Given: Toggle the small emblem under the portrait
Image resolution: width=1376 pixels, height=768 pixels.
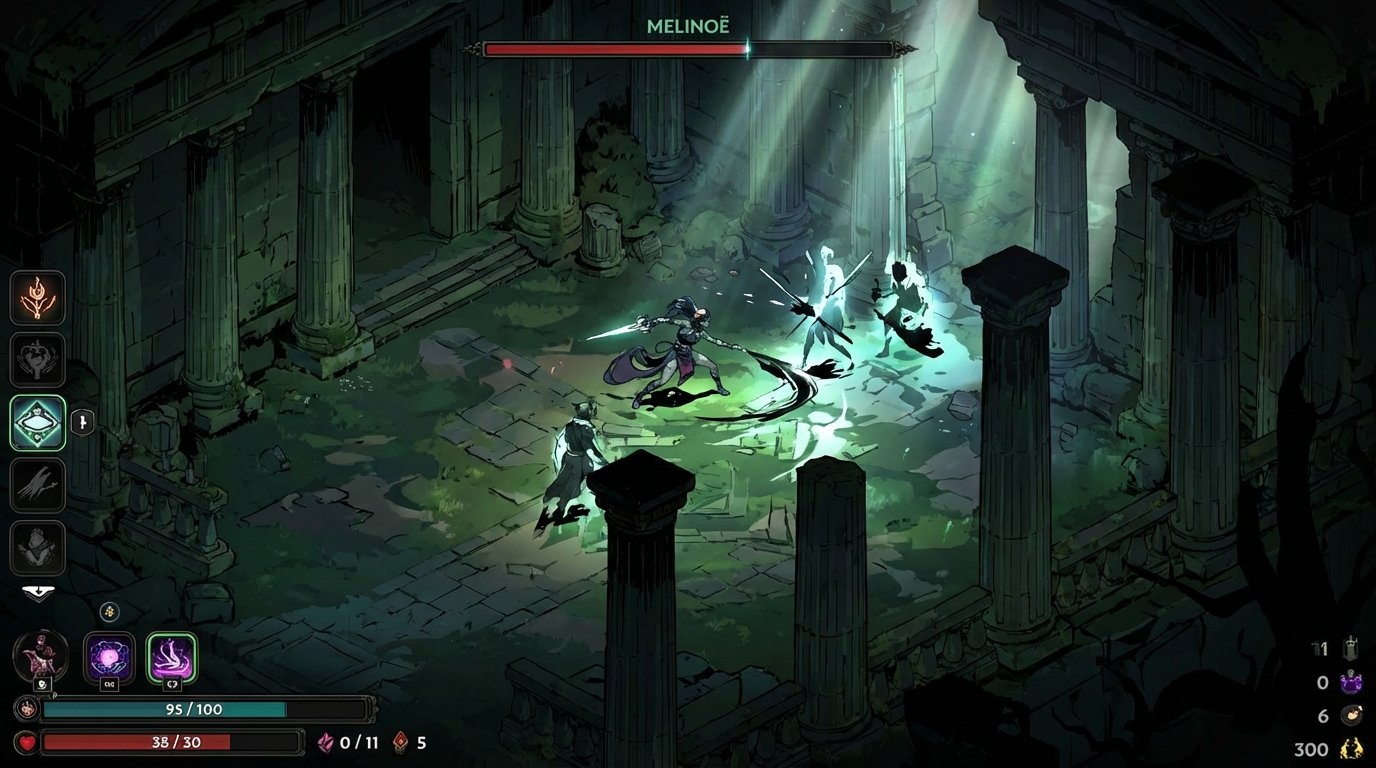Looking at the screenshot, I should (x=43, y=686).
